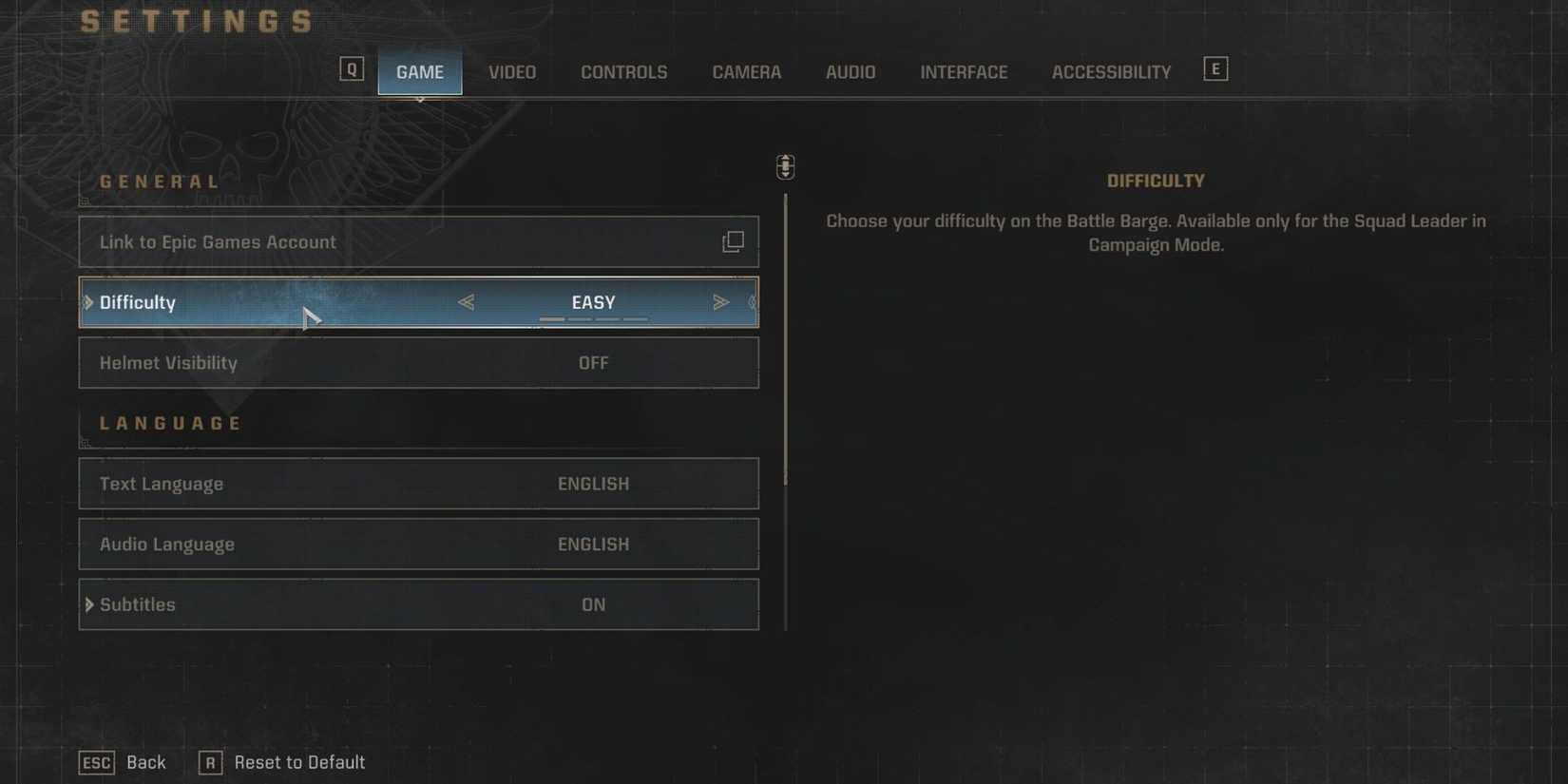
Task: Click the mouse scroll indicator icon above the list
Action: coord(785,165)
